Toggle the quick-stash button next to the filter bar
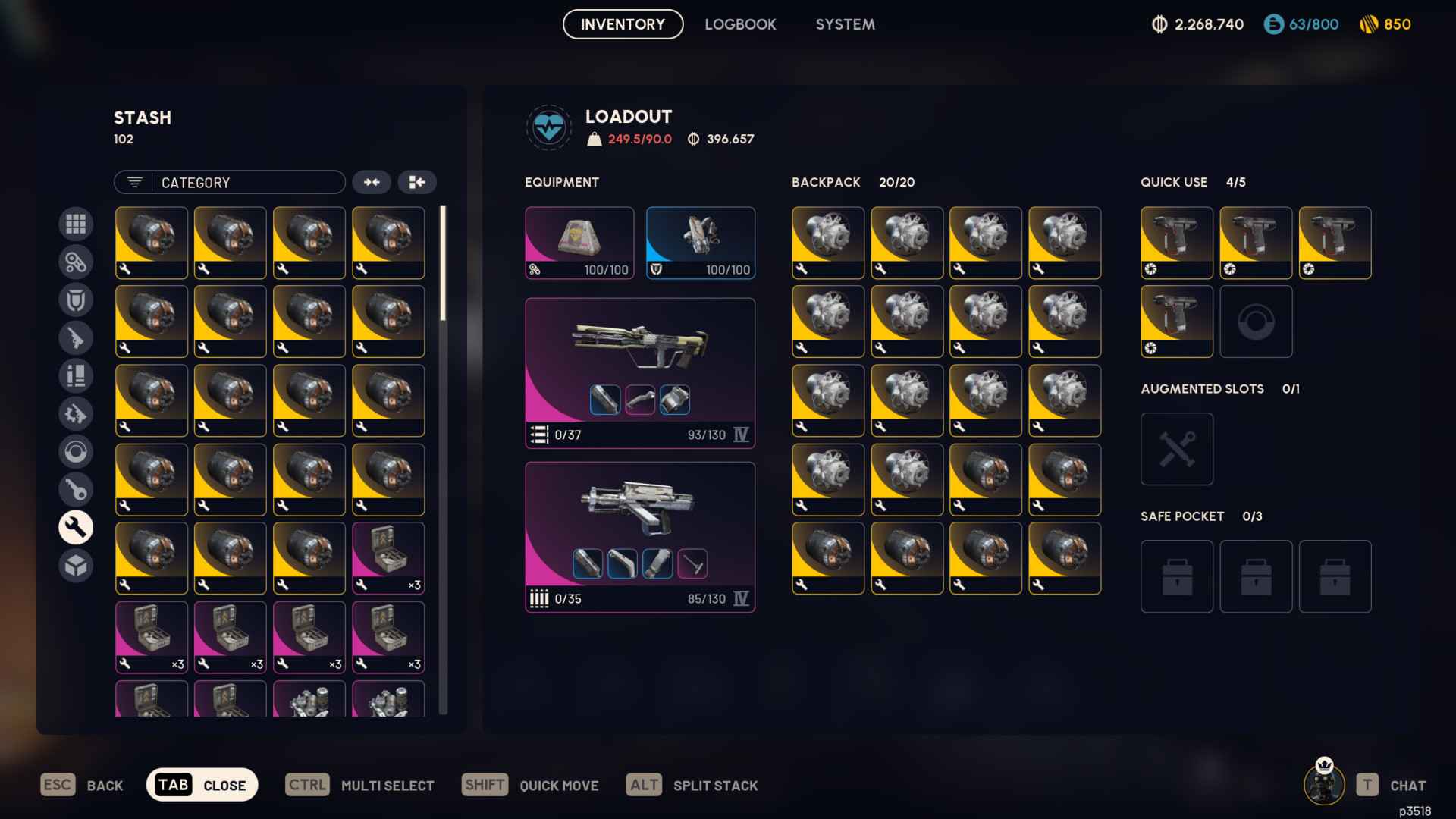The image size is (1456, 819). [418, 182]
